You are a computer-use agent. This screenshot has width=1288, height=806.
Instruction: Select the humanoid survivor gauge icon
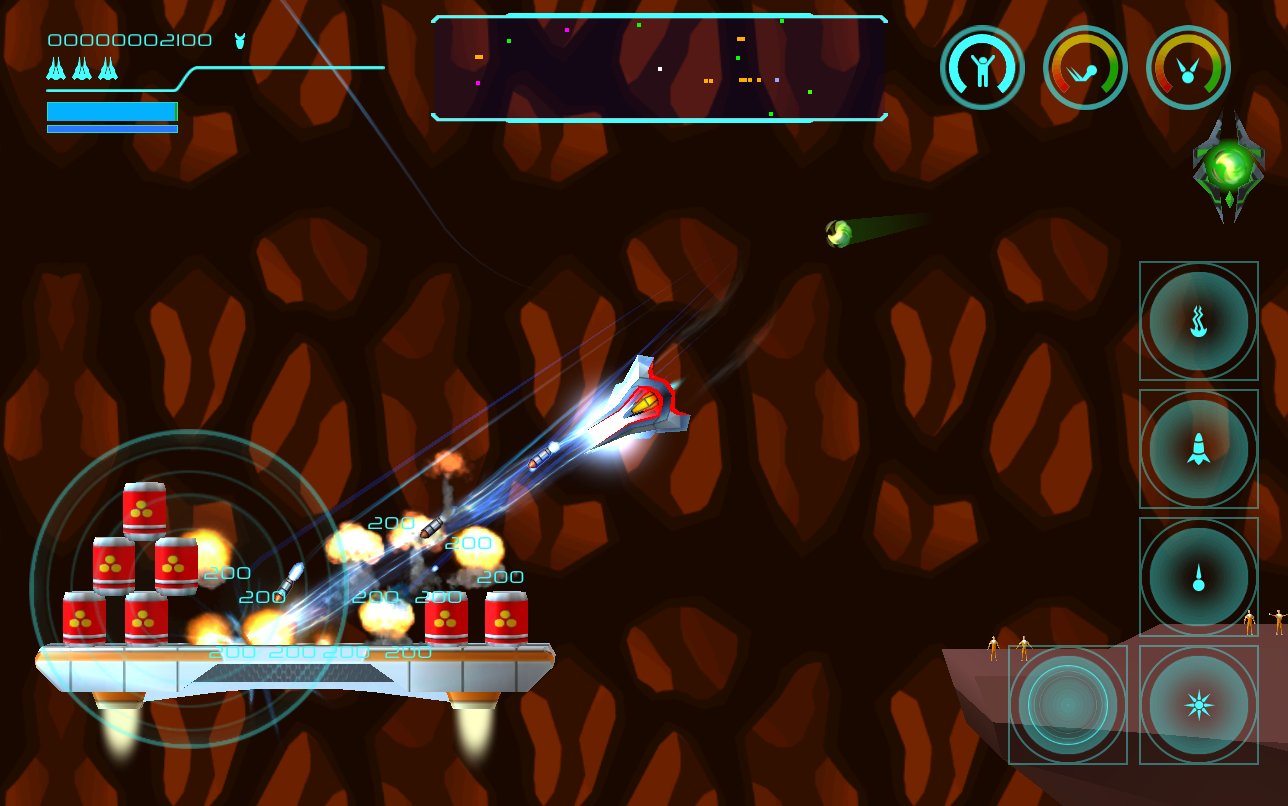coord(982,68)
